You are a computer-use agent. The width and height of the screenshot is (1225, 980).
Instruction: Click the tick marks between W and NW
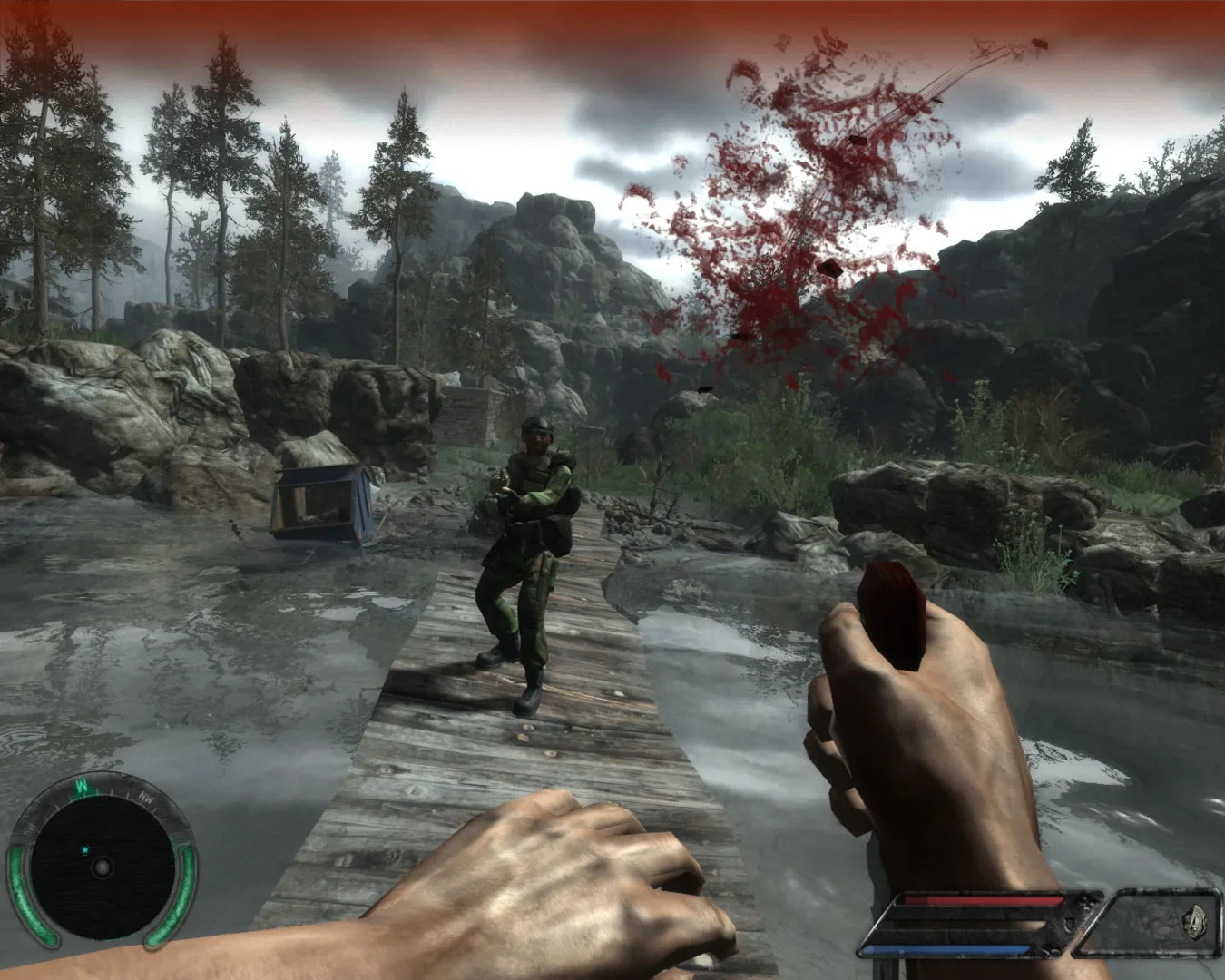(114, 793)
